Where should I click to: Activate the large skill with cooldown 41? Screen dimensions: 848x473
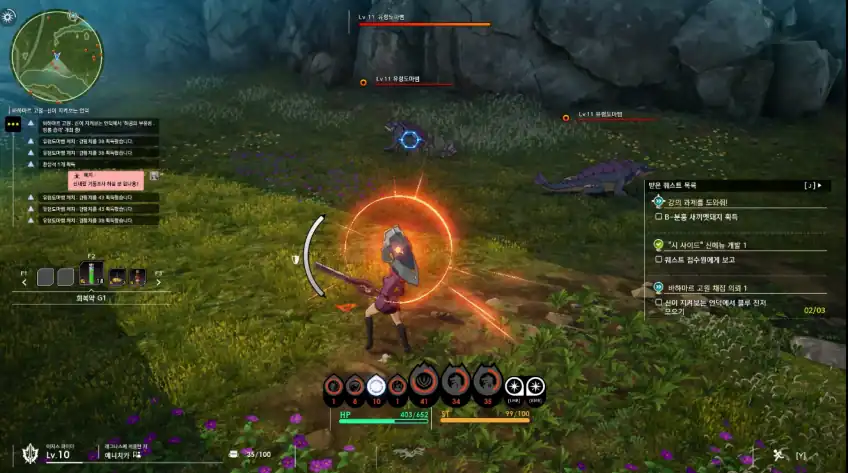click(423, 382)
